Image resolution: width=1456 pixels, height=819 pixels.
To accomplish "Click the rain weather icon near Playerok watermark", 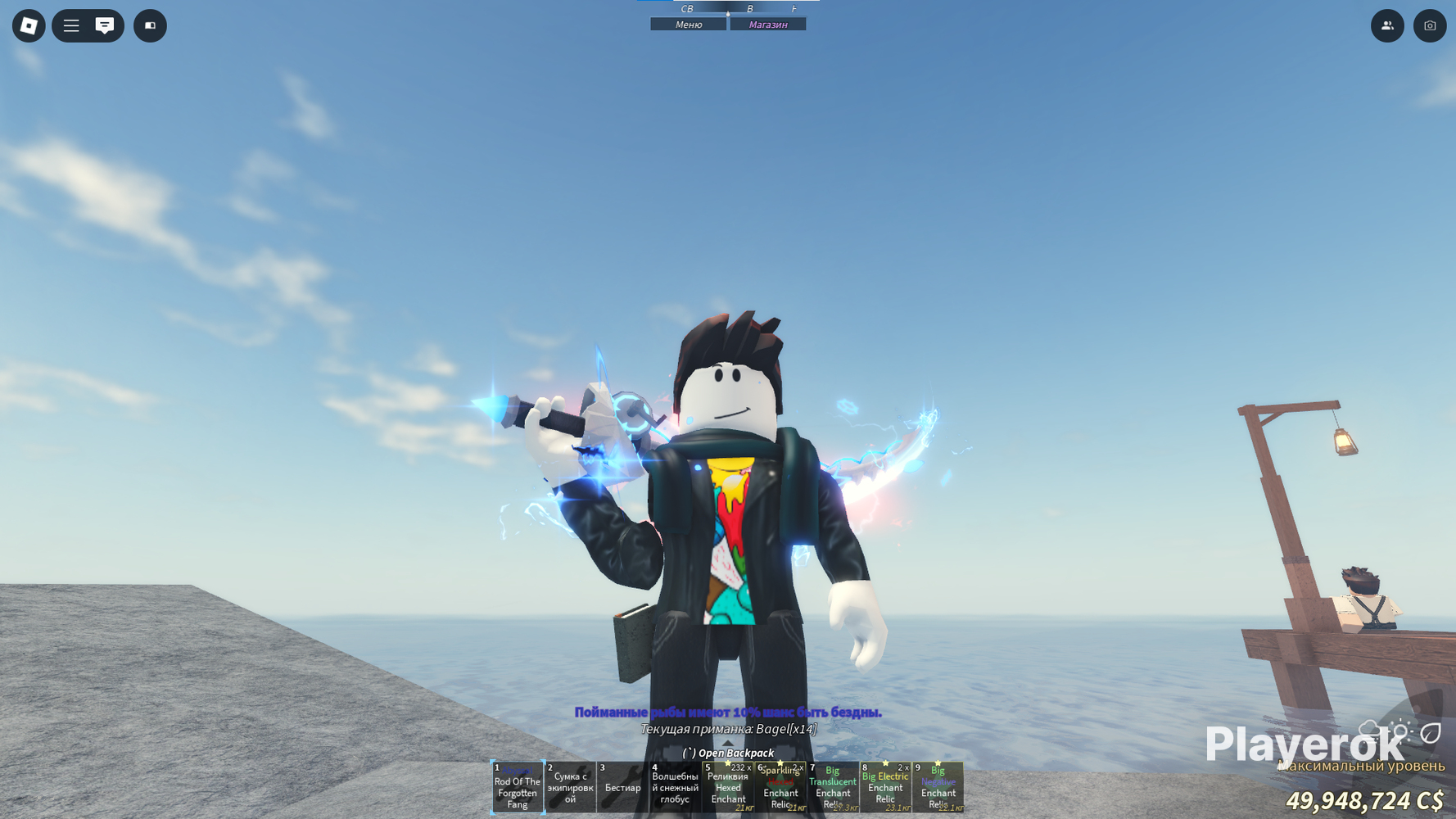I will 1370,727.
